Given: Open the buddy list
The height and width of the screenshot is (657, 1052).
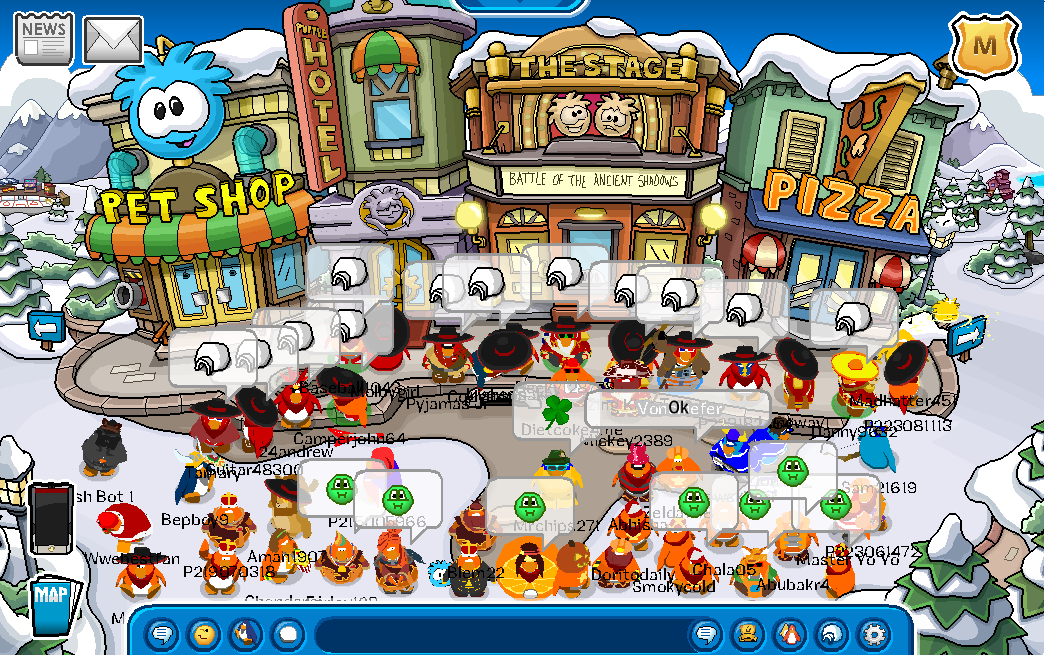Looking at the screenshot, I should coord(790,634).
